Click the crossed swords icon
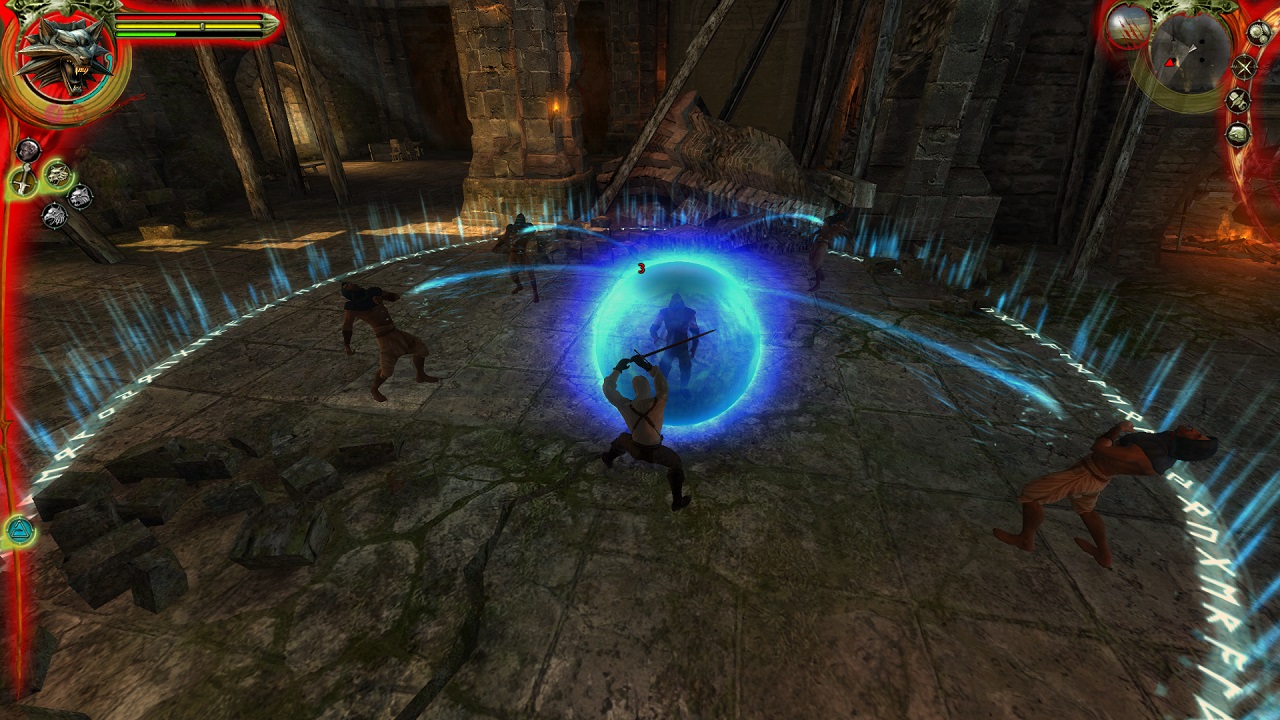The width and height of the screenshot is (1280, 720). pos(1243,68)
